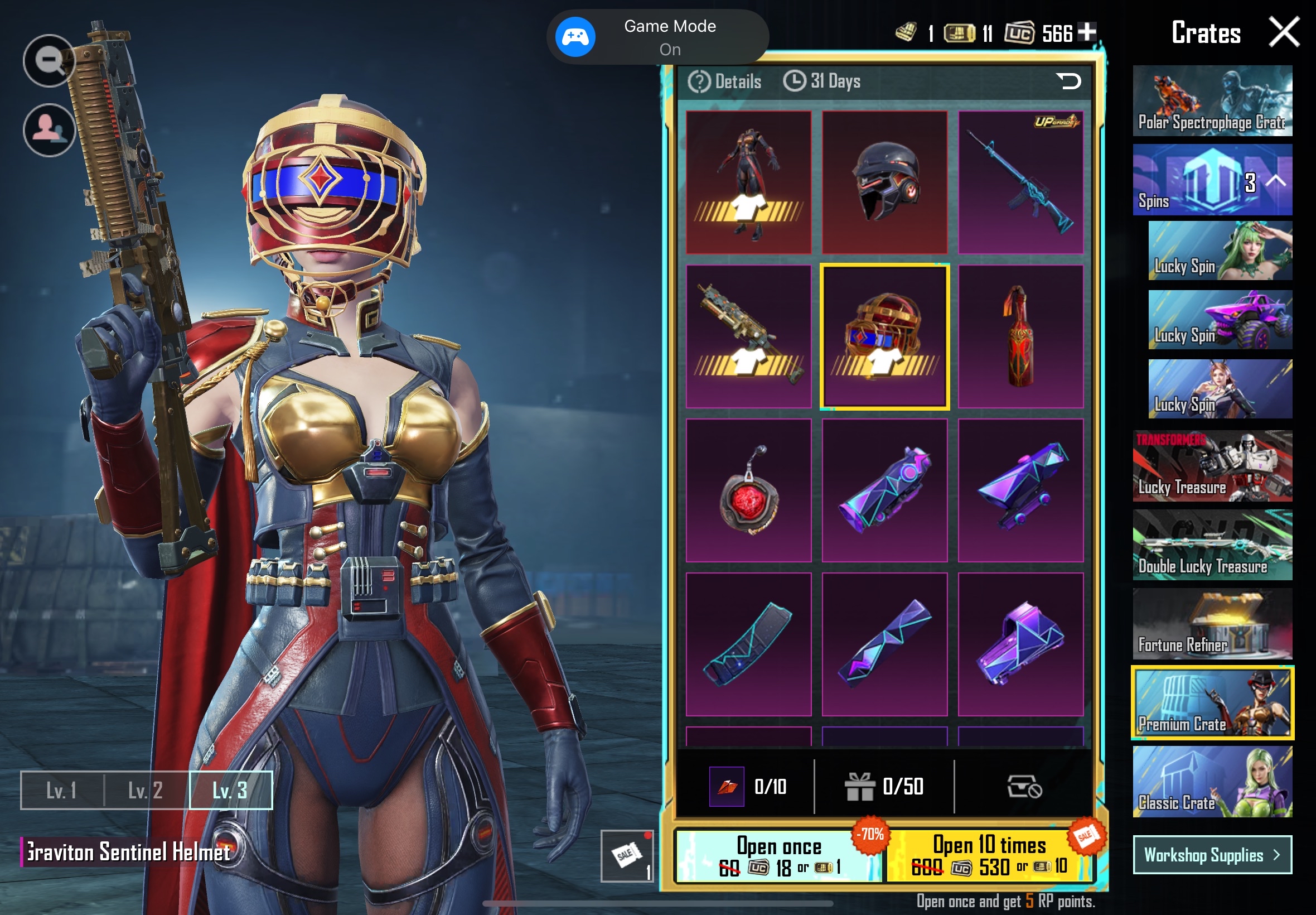Go to Workshop Supplies

[x=1212, y=855]
